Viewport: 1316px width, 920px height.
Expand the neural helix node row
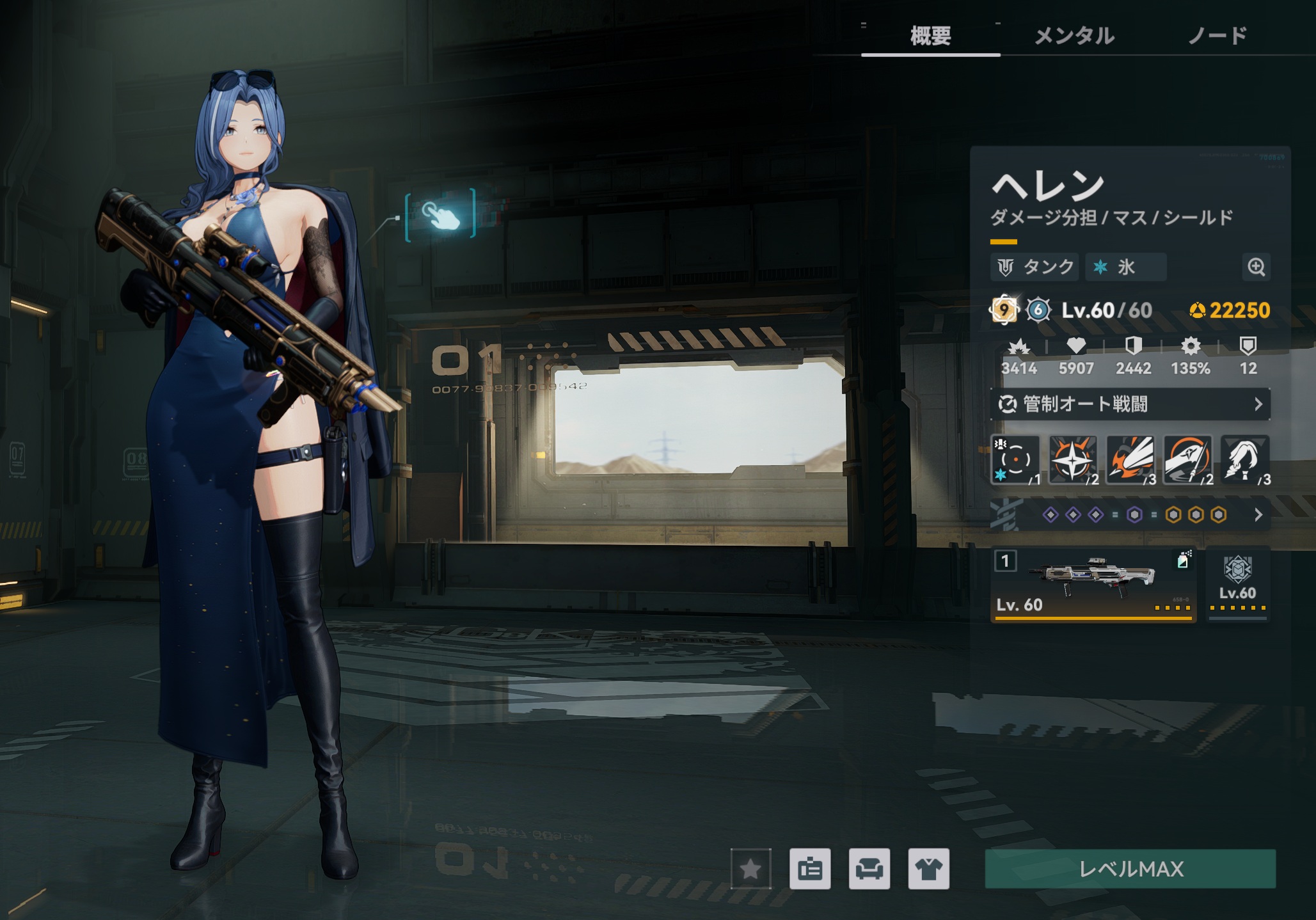(x=1130, y=515)
